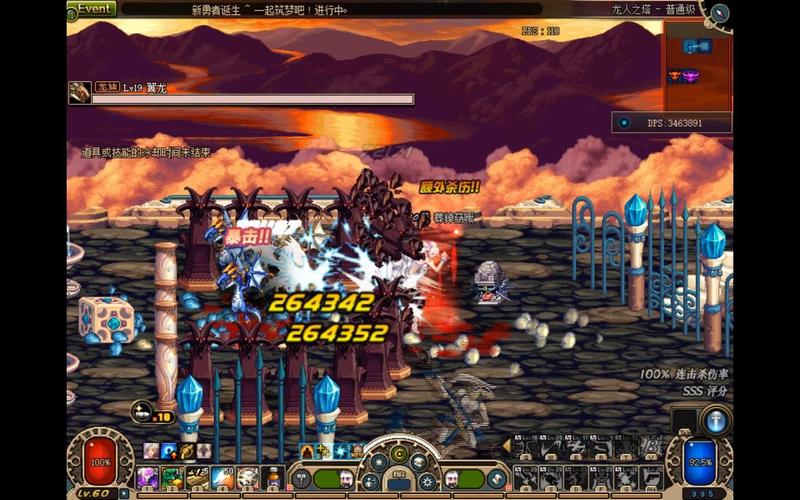
Task: Use the blue-white feather item with count 50
Action: [x=222, y=478]
